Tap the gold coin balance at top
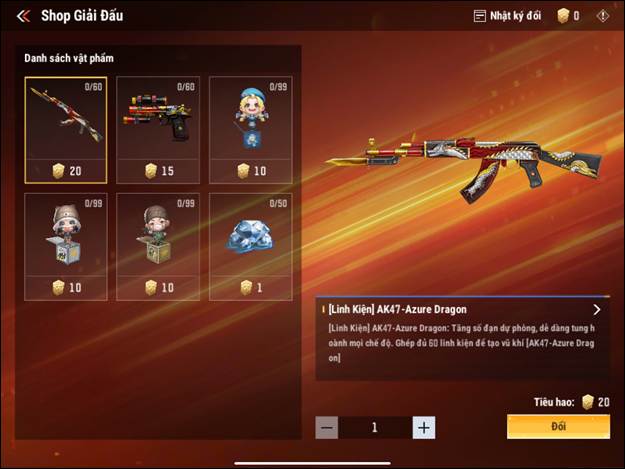This screenshot has width=625, height=469. pyautogui.click(x=568, y=16)
